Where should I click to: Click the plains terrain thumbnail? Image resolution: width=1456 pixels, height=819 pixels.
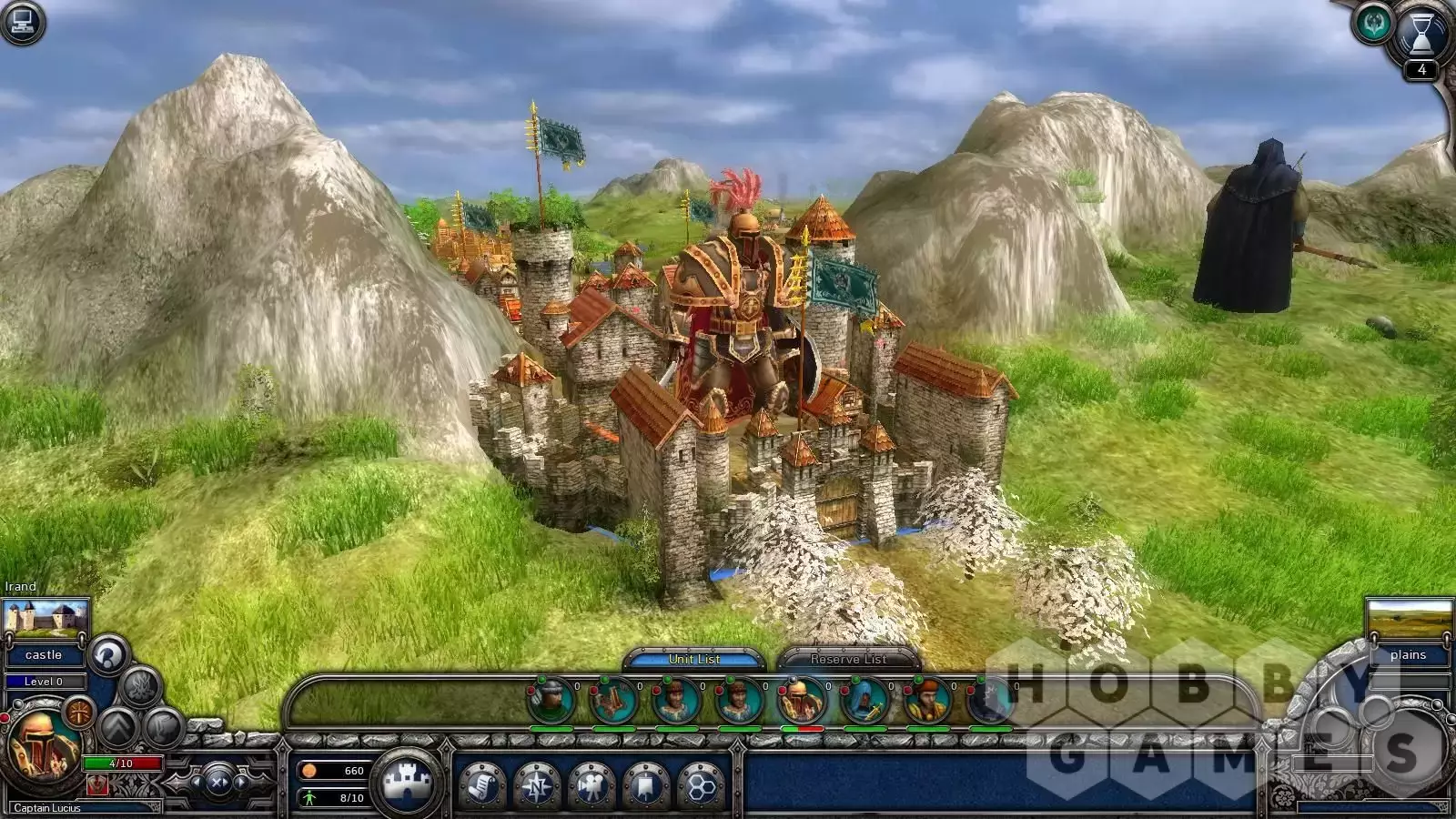coord(1409,619)
